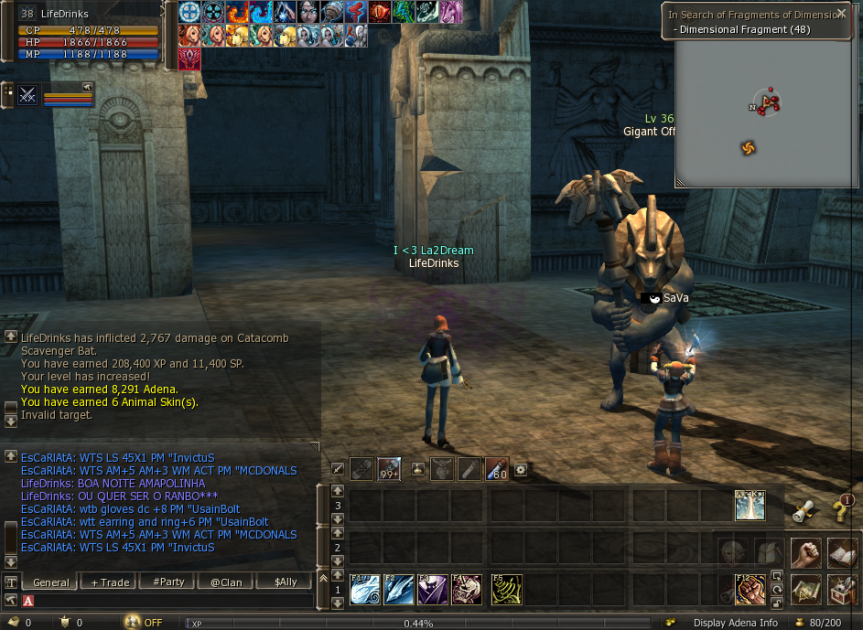Open the world map button
863x630 pixels.
point(806,590)
